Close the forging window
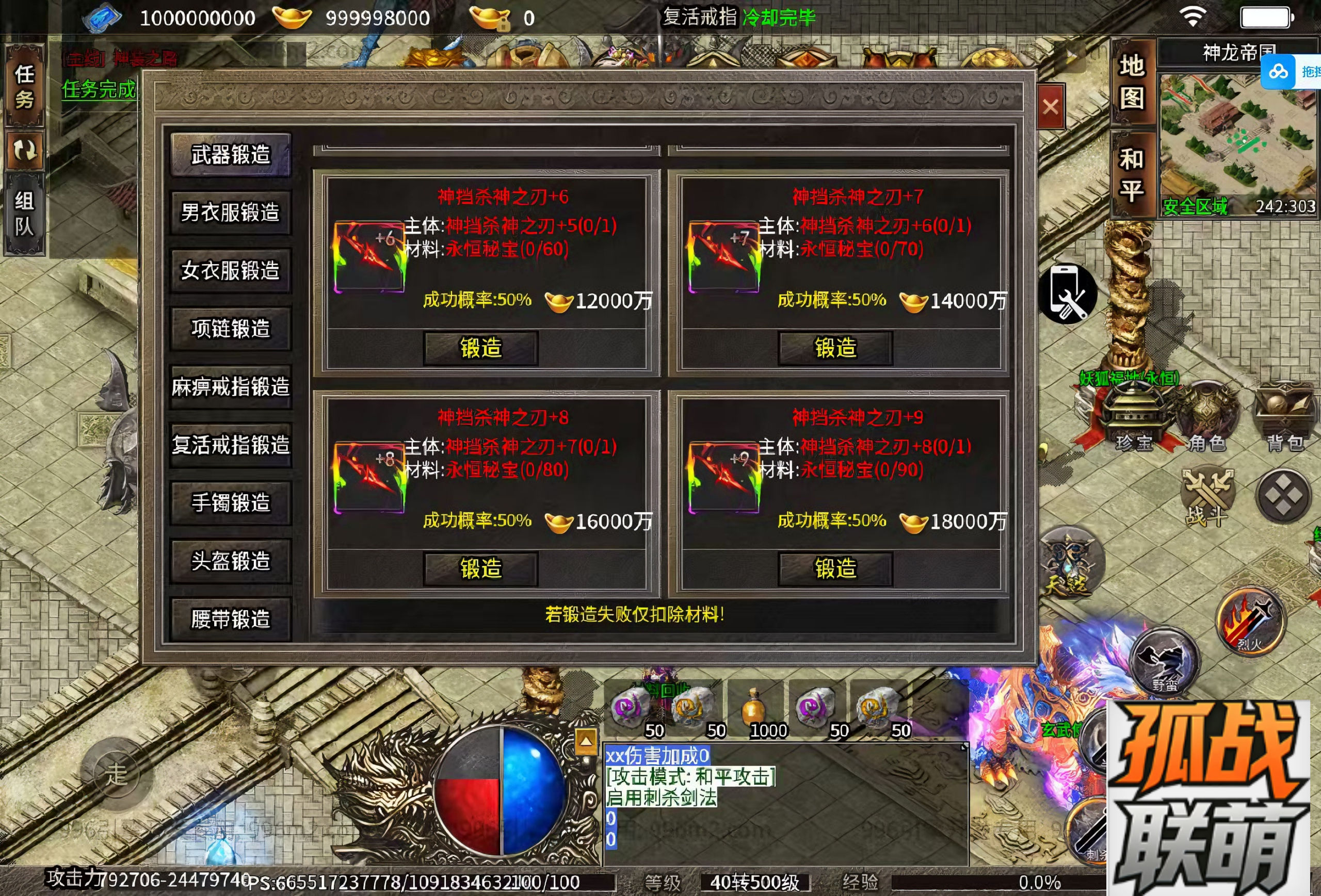The image size is (1321, 896). [x=1050, y=106]
